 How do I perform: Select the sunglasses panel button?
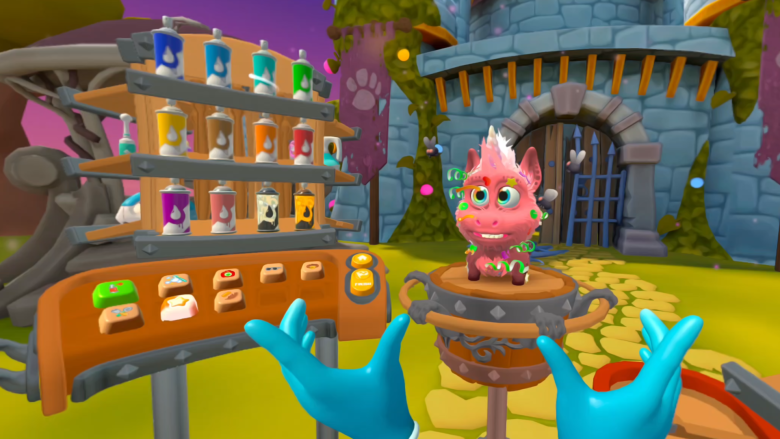coord(273,272)
